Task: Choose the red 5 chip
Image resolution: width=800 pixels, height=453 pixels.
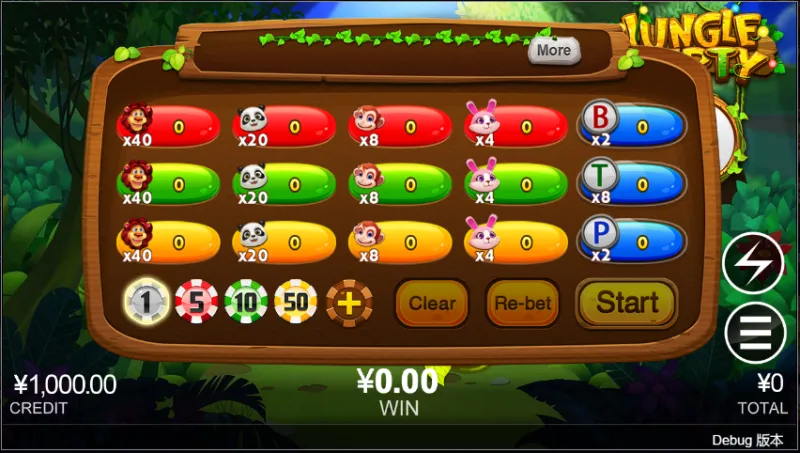Action: coord(196,302)
